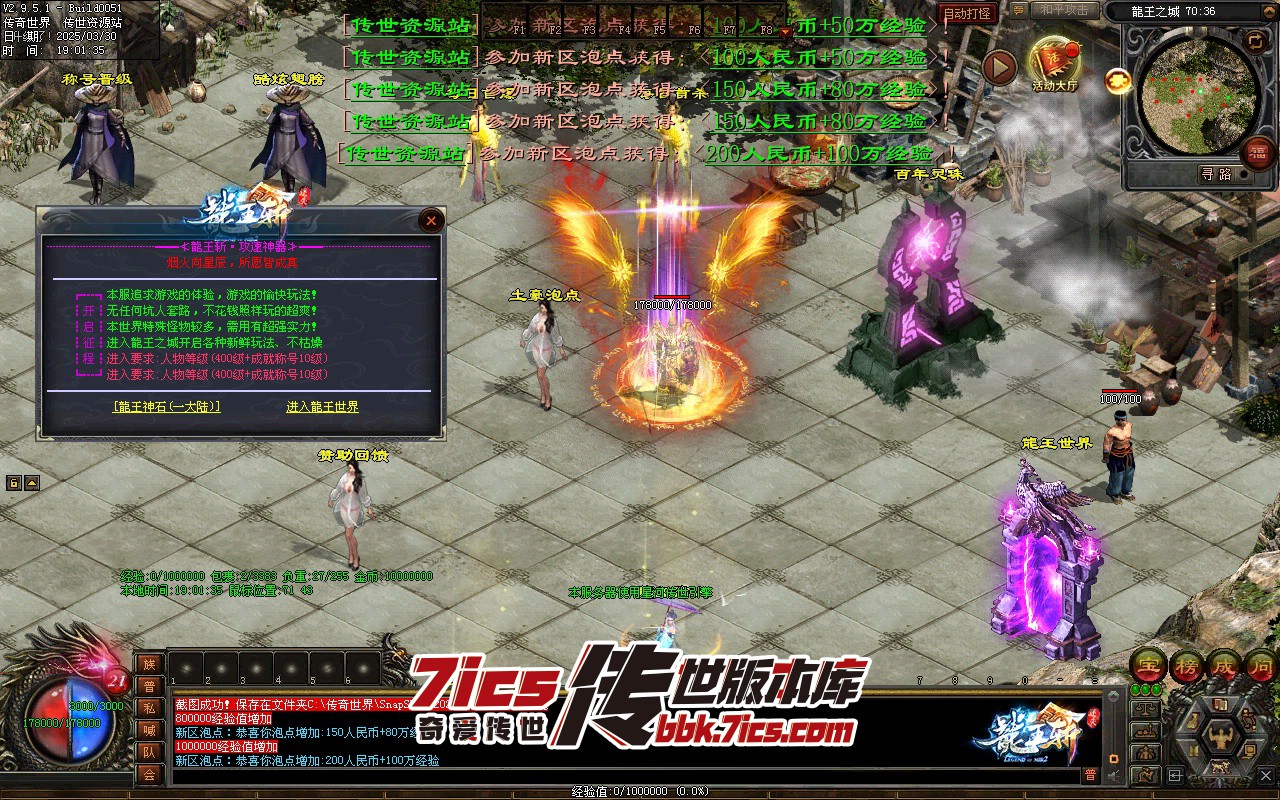Close the 龍王斩 dialog with the X
1280x800 pixels.
tap(431, 220)
